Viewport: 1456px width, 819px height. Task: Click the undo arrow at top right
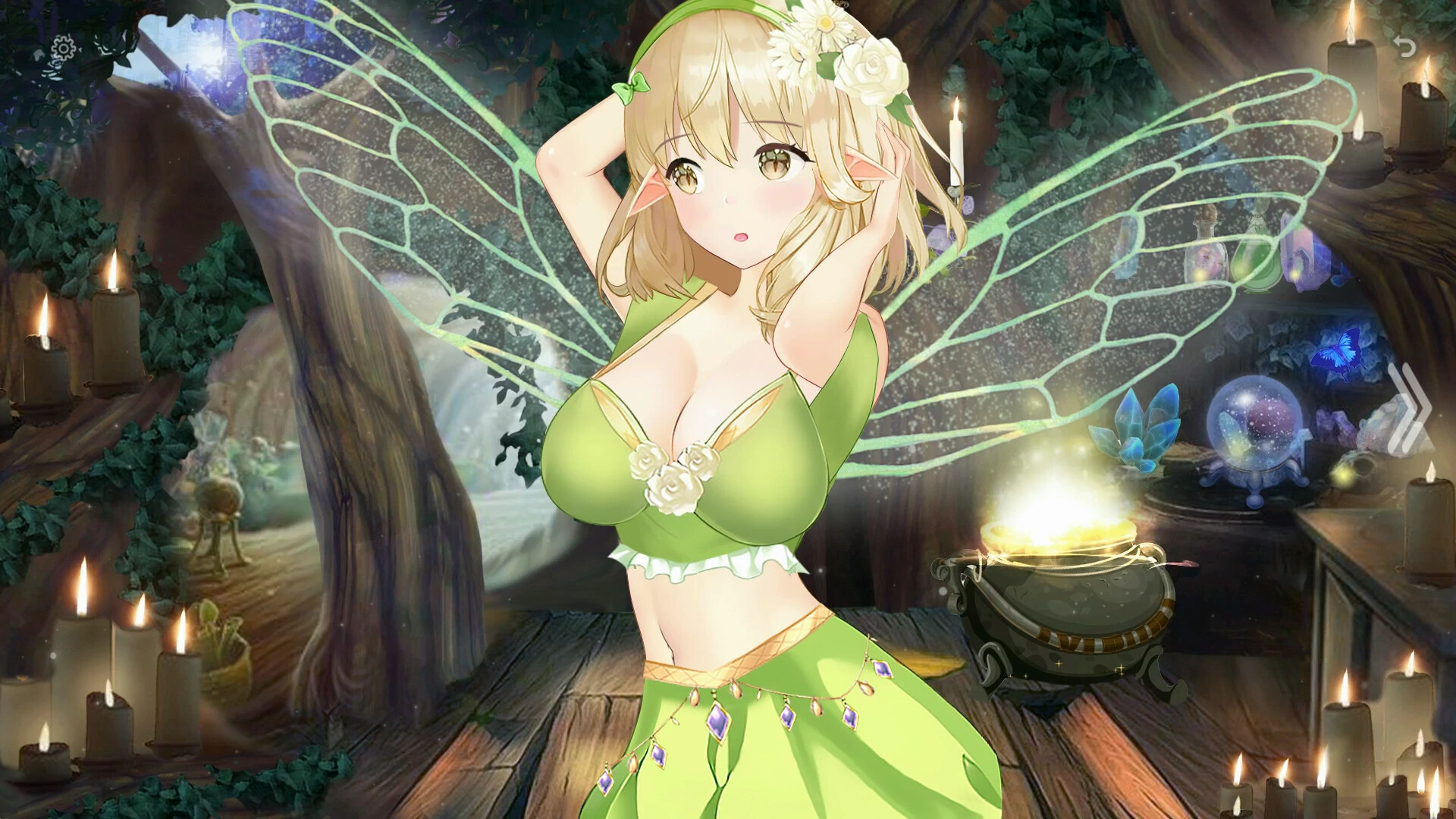tap(1406, 45)
